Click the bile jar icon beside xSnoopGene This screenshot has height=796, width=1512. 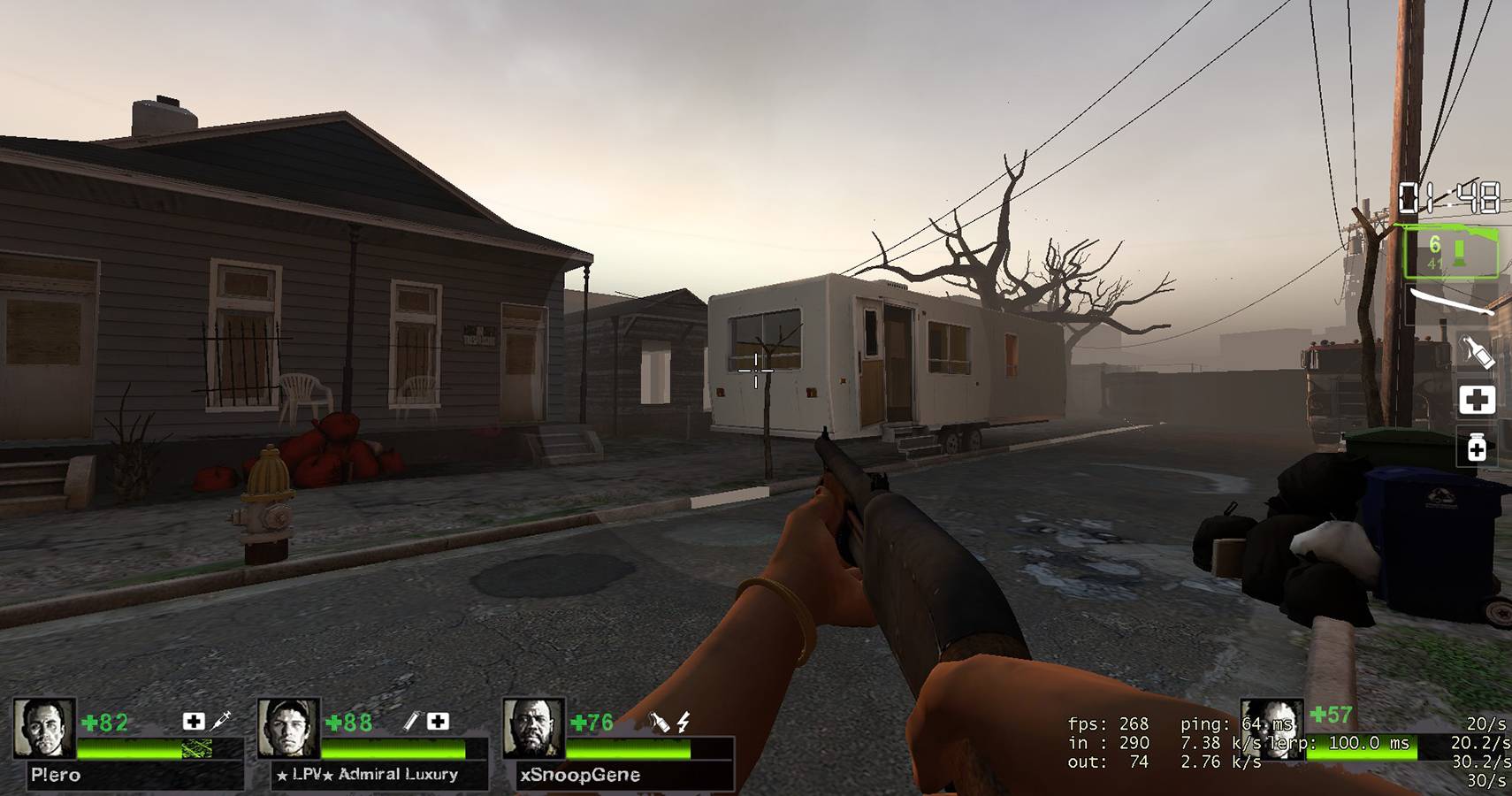pos(660,722)
